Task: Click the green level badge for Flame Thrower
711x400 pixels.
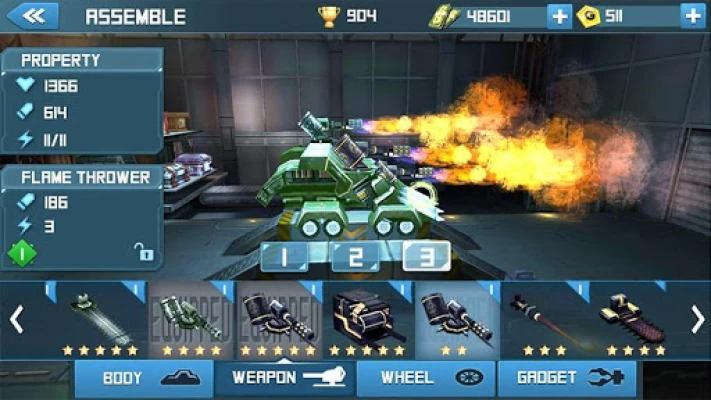Action: click(22, 253)
